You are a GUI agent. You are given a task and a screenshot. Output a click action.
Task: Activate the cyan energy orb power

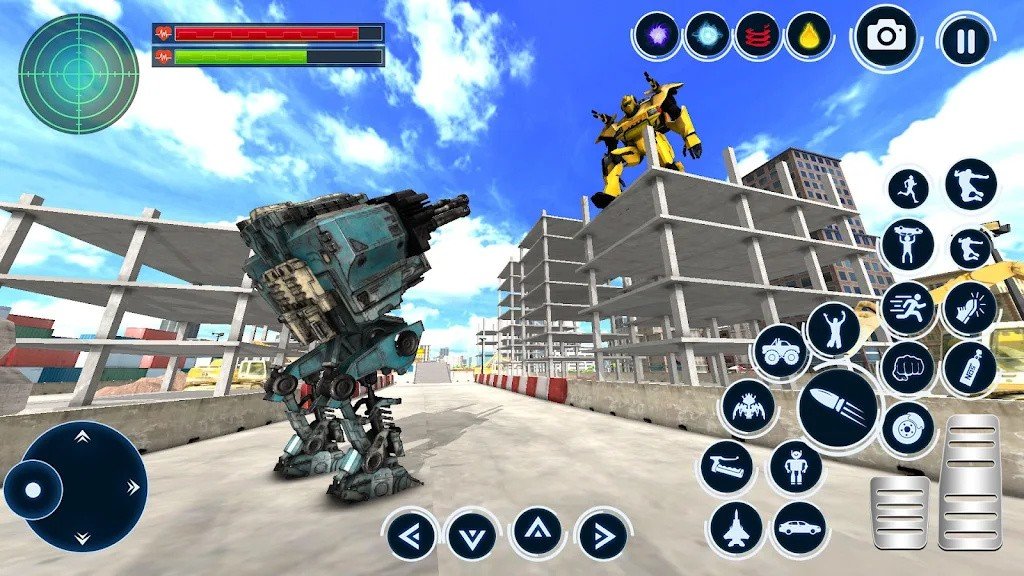(707, 35)
